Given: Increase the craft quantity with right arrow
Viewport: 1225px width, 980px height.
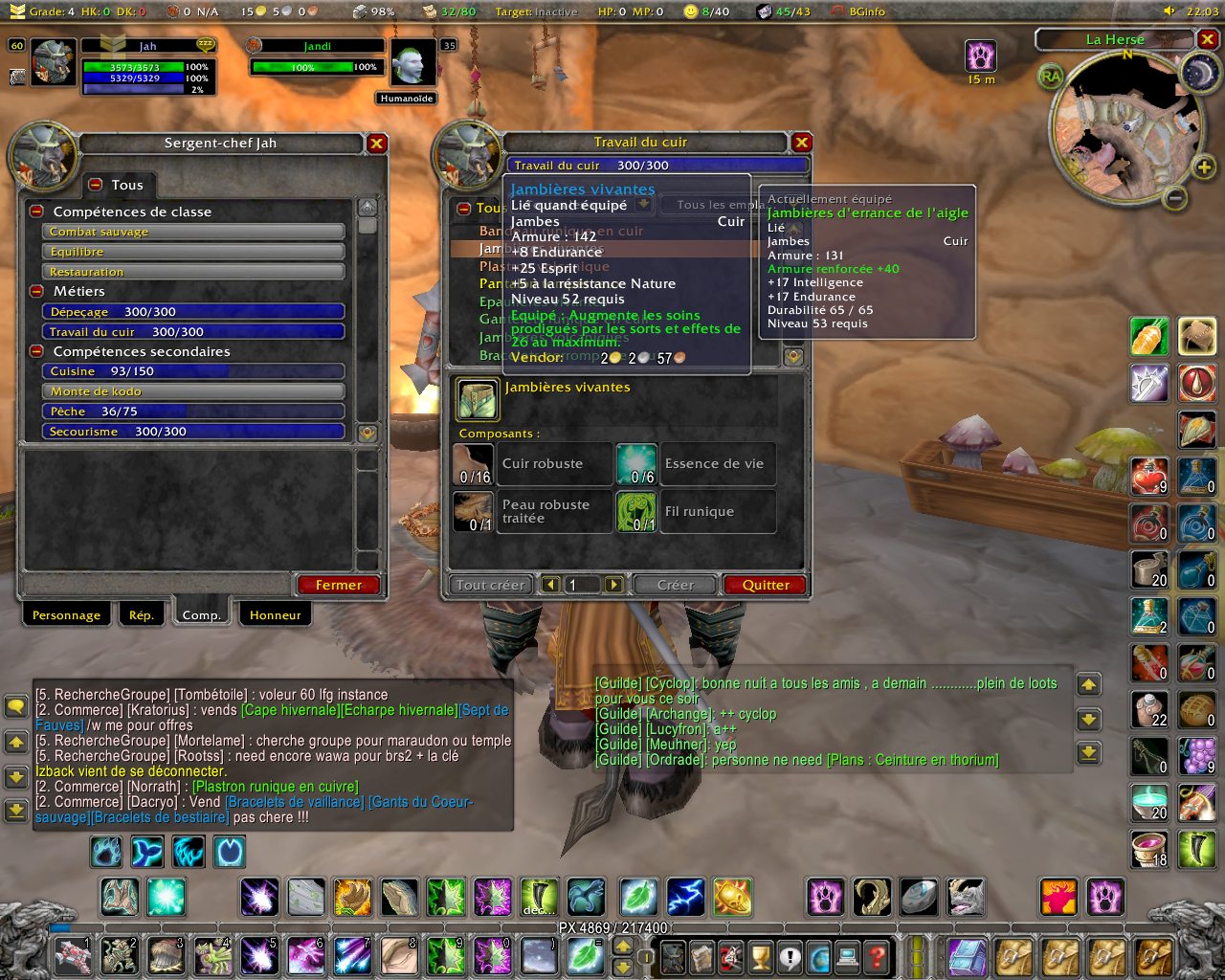Looking at the screenshot, I should pos(613,585).
